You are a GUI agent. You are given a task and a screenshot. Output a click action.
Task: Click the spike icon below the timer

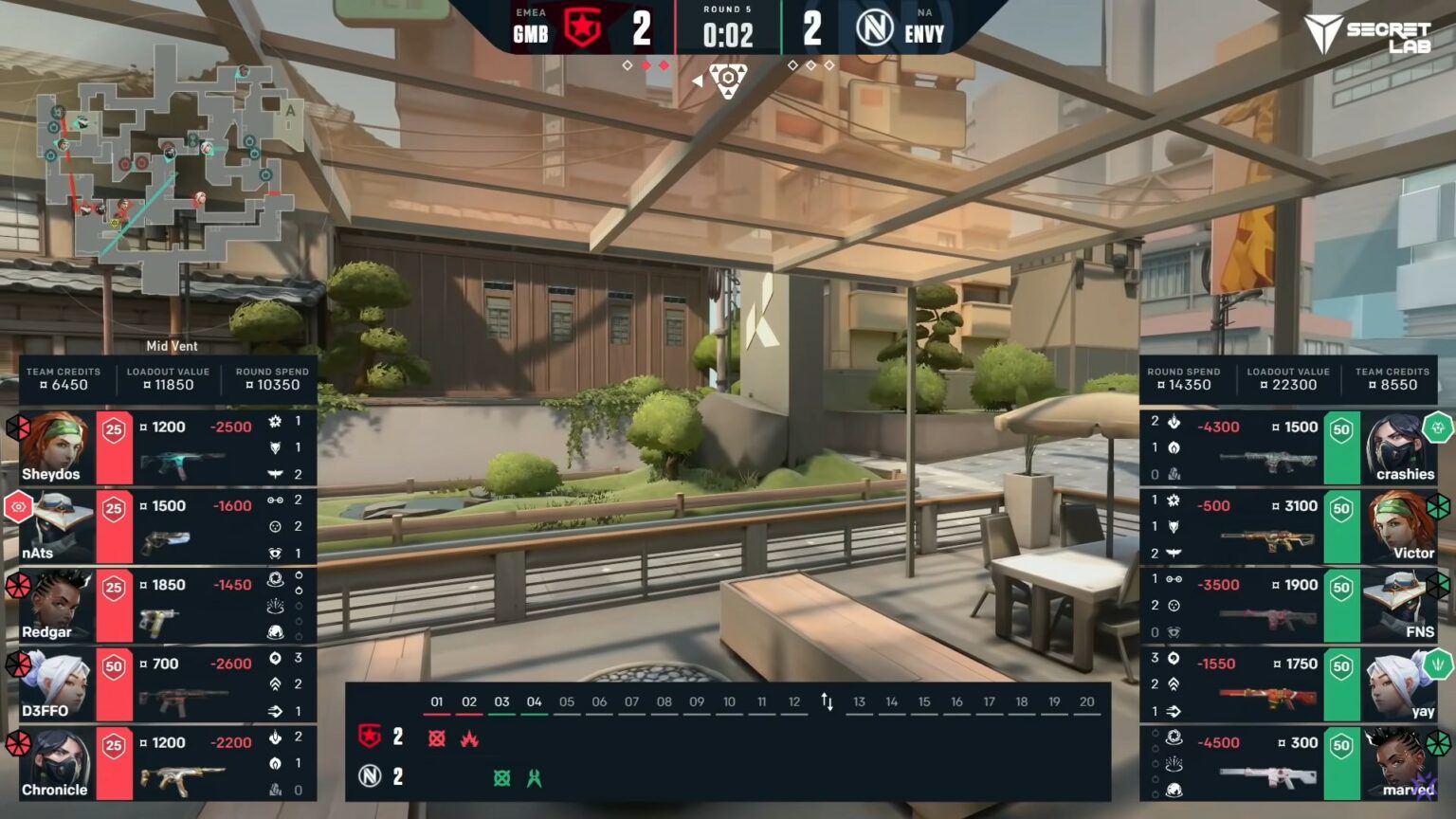coord(727,80)
